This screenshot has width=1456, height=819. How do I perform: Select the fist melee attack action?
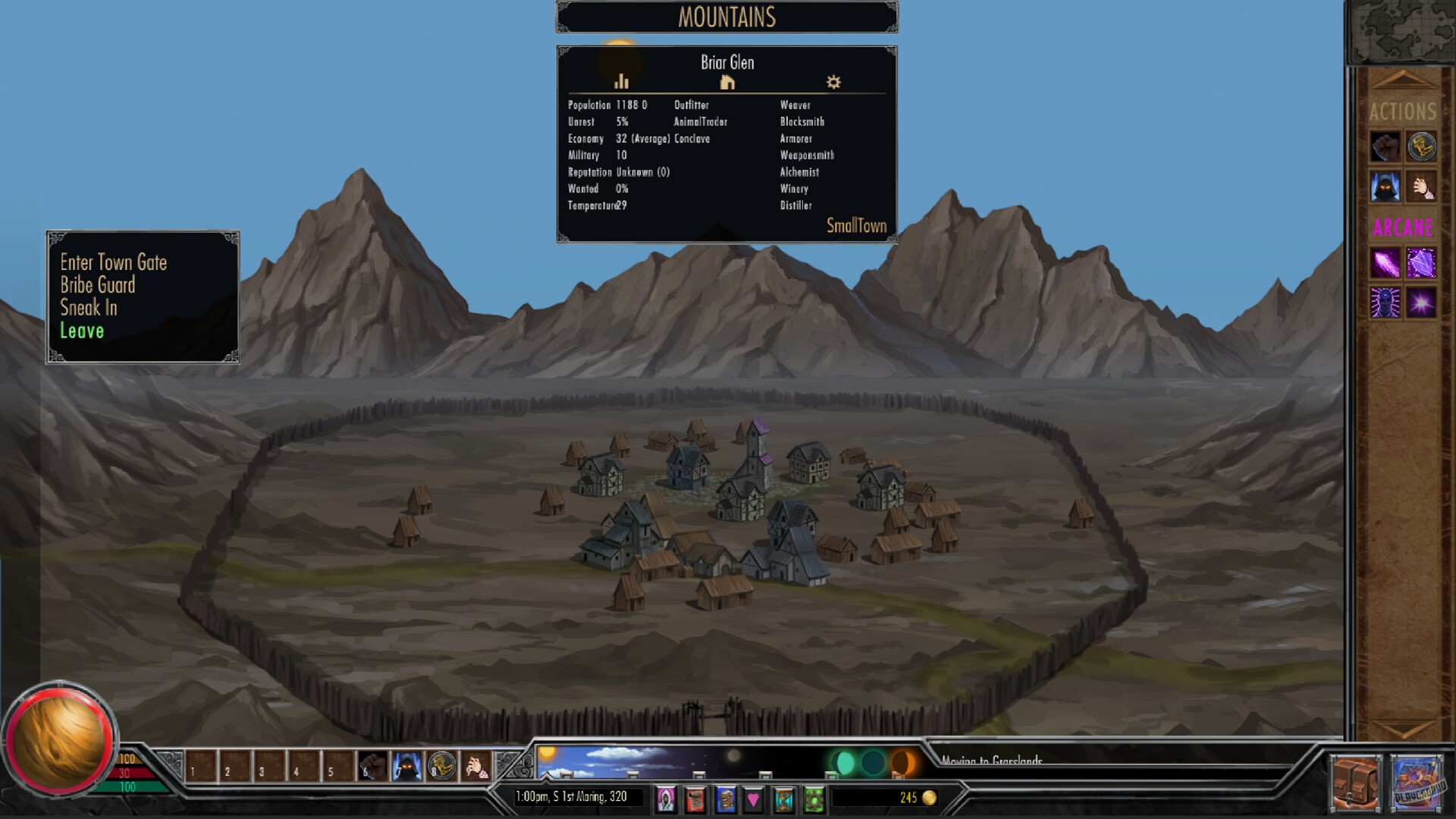coord(1385,148)
